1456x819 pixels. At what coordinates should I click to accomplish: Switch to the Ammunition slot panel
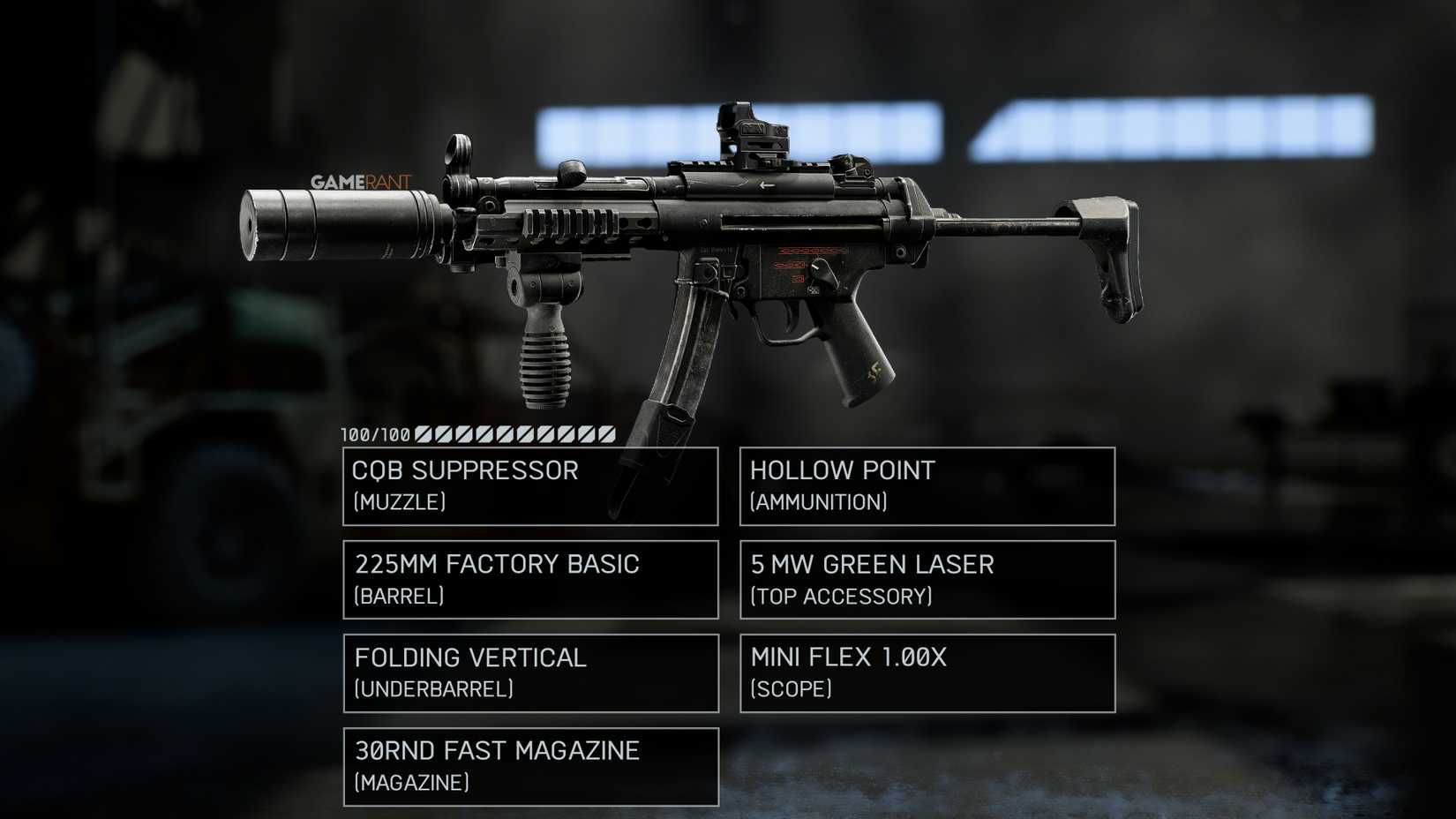(x=927, y=485)
